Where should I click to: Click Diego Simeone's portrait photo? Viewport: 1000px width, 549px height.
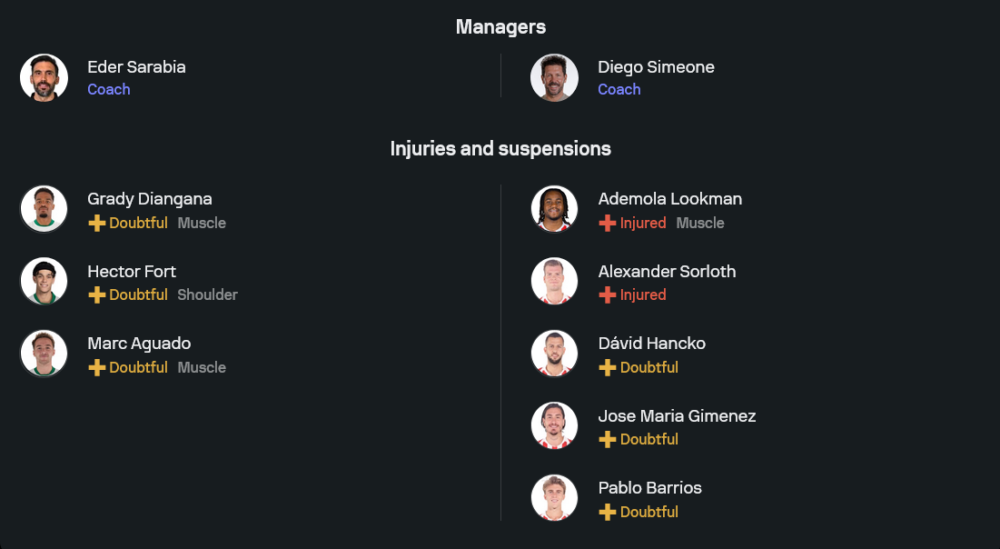click(x=554, y=78)
